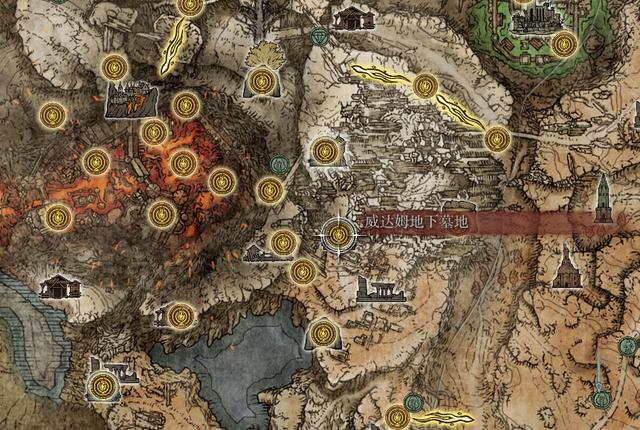Select the columned building icon beside the river

tap(60, 287)
